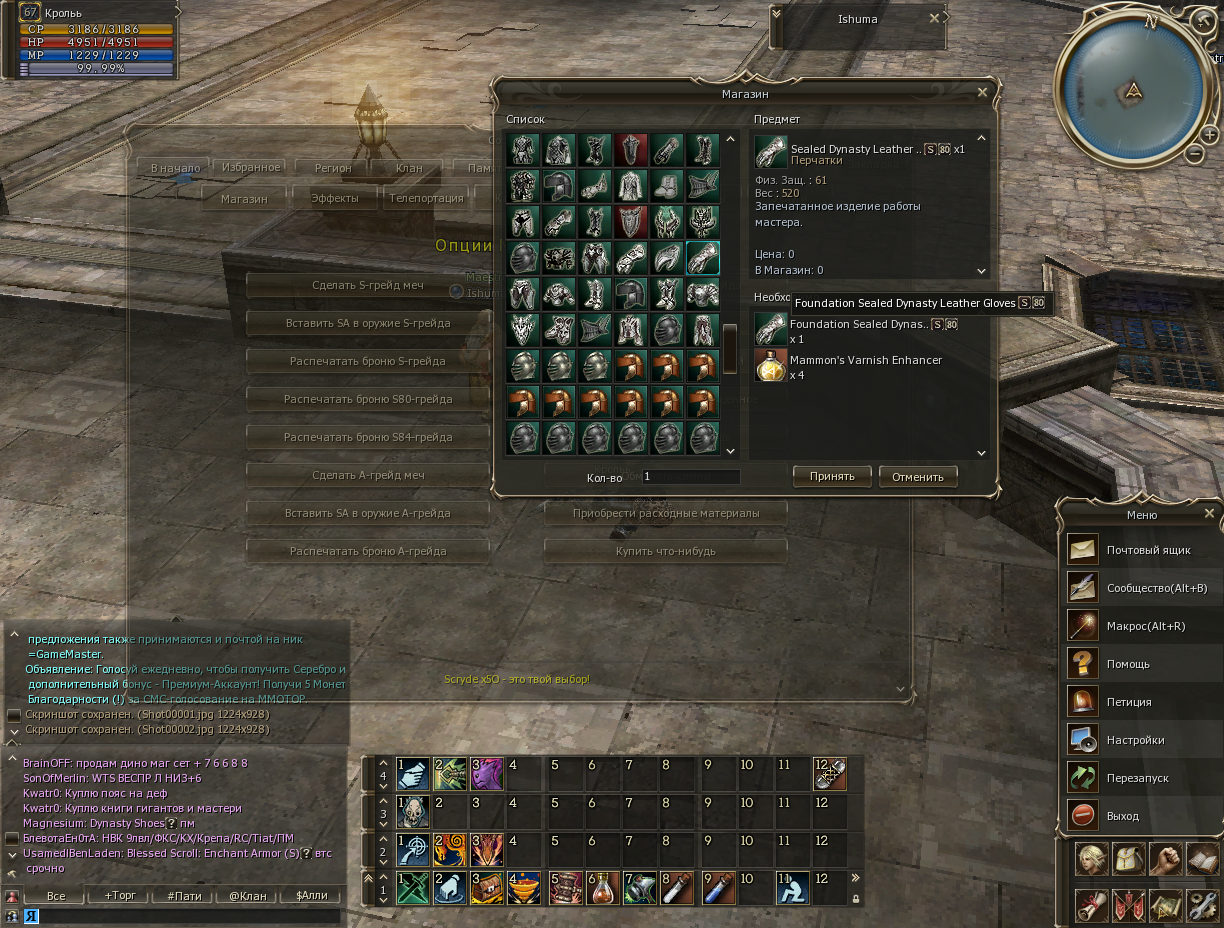Switch chat to the @Клан tab
The width and height of the screenshot is (1224, 928).
(247, 896)
